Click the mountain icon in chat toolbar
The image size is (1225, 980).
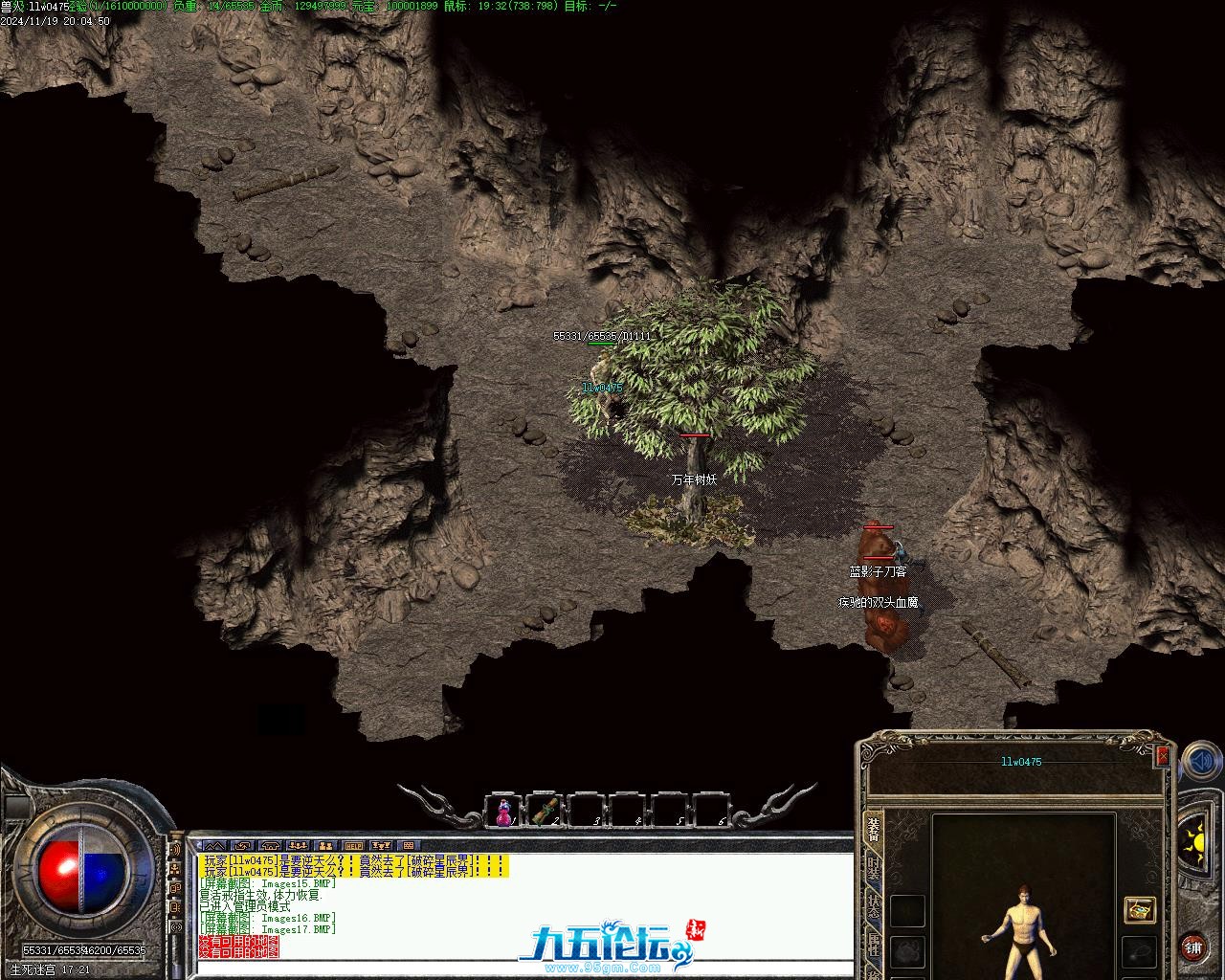[x=214, y=846]
